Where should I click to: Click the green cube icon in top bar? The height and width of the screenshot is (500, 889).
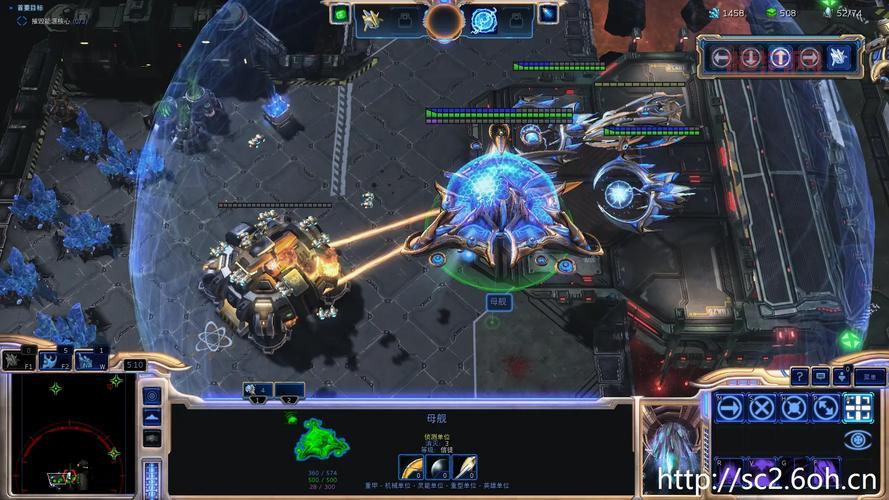pyautogui.click(x=340, y=14)
